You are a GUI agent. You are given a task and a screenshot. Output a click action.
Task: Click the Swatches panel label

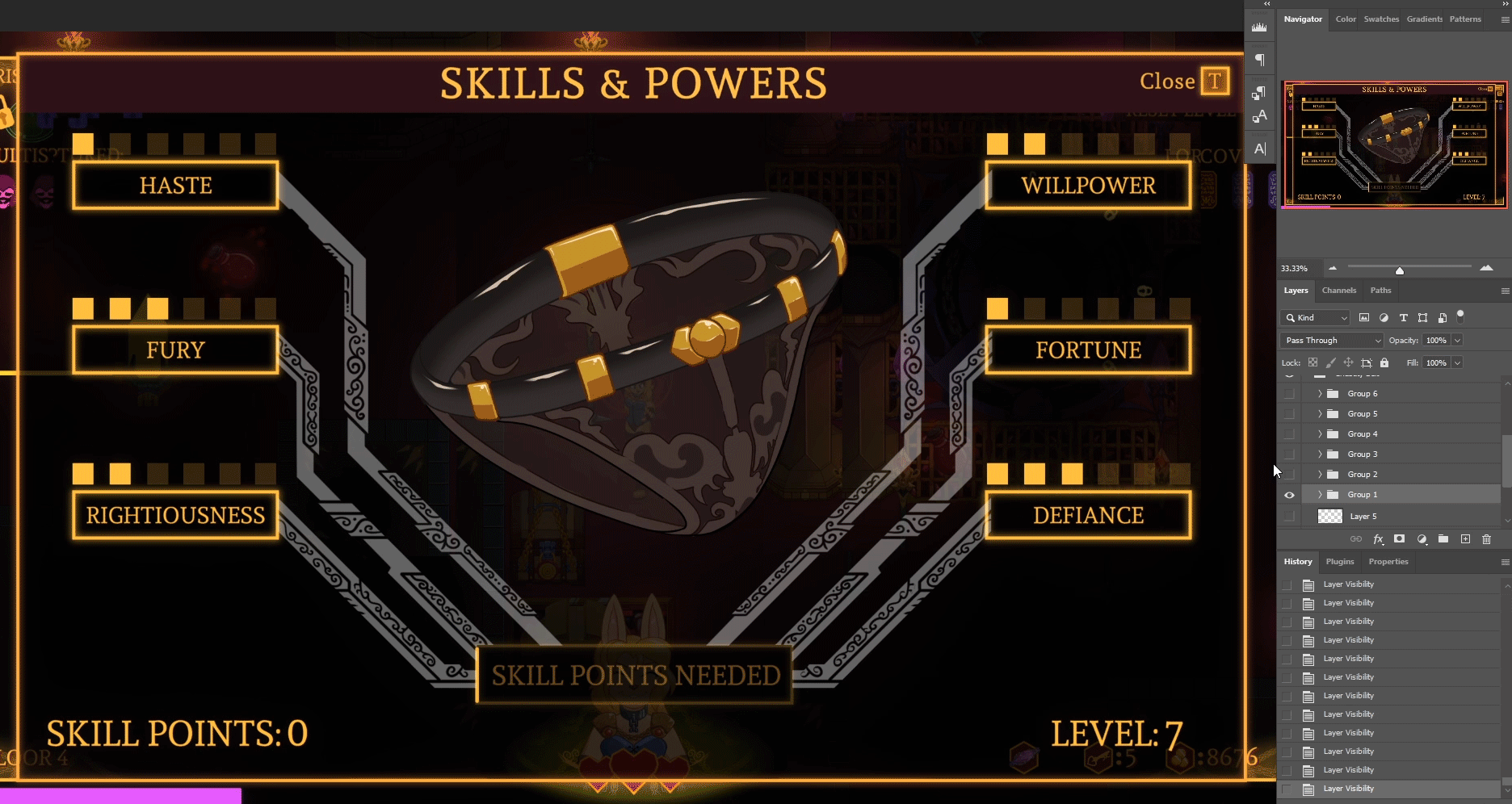click(1381, 19)
